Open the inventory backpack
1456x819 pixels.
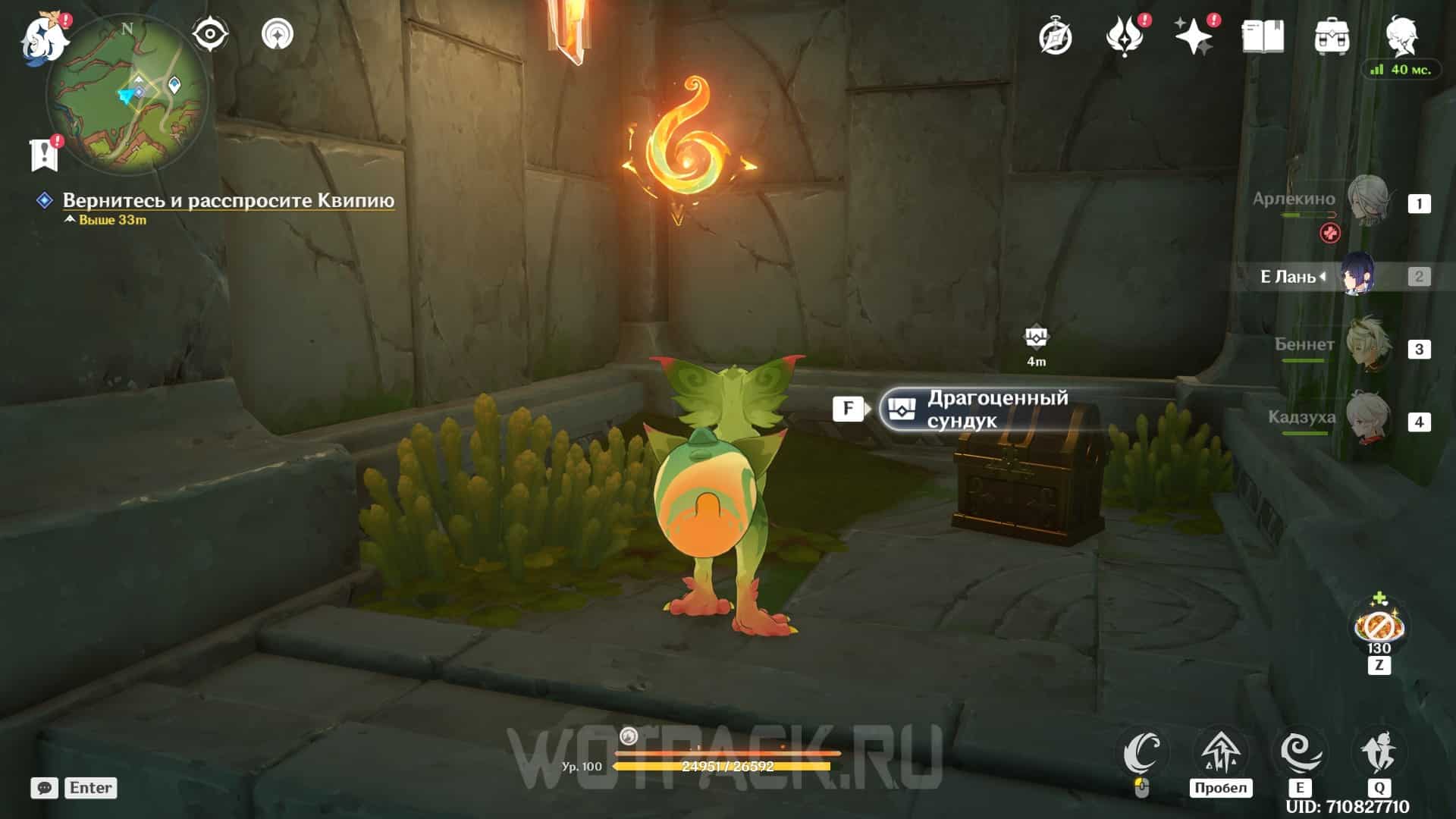(x=1332, y=36)
